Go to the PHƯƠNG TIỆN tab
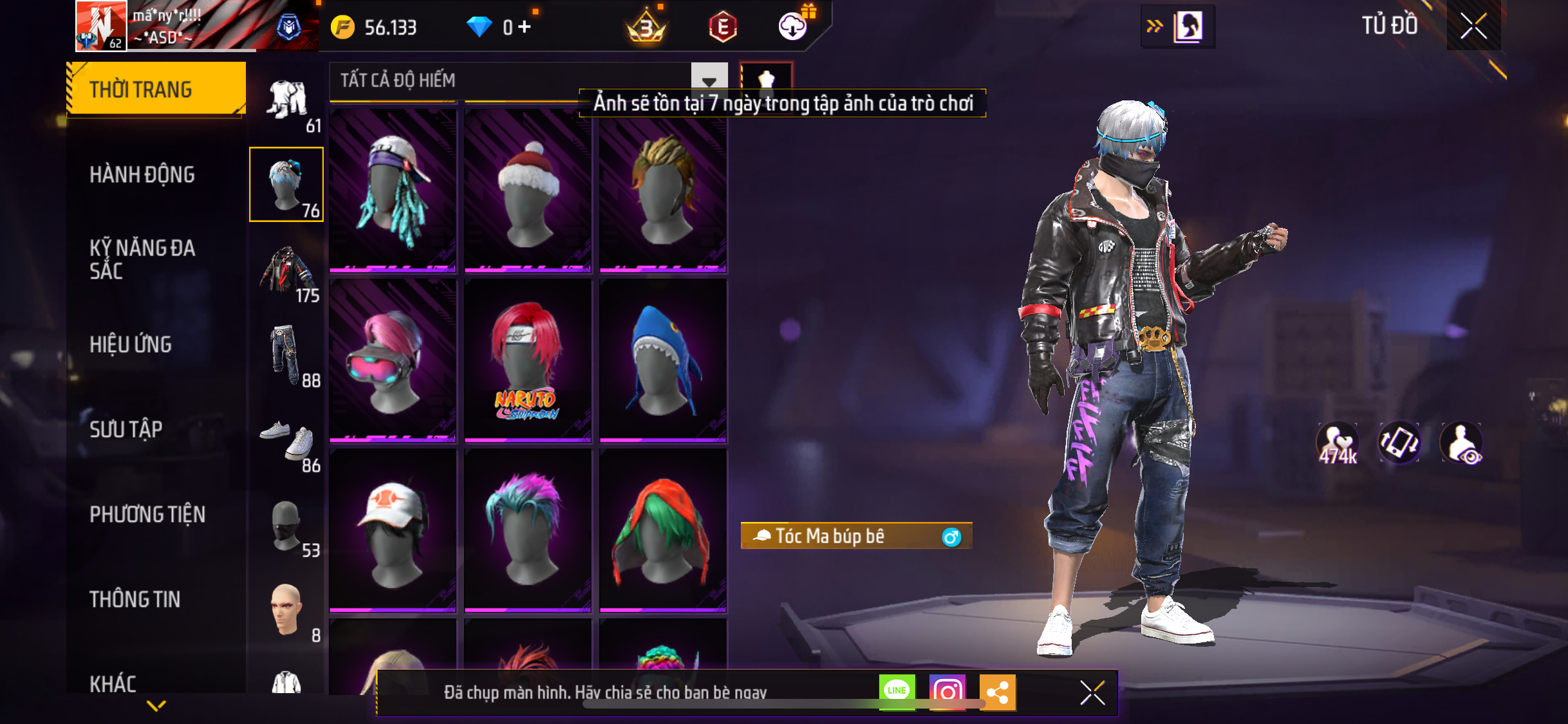 (147, 514)
